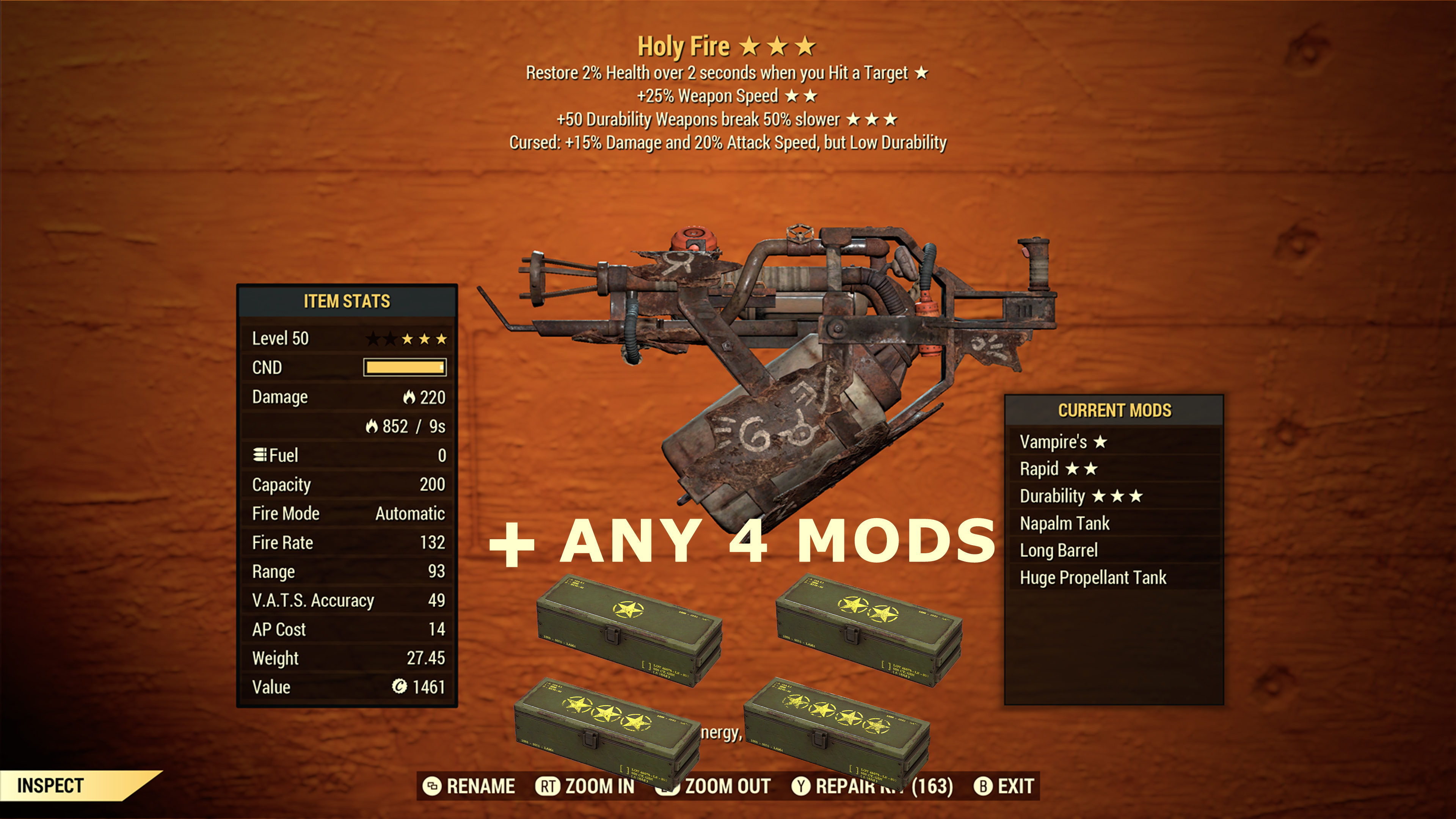Select the Long Barrel mod row
The height and width of the screenshot is (819, 1456).
pos(1059,550)
